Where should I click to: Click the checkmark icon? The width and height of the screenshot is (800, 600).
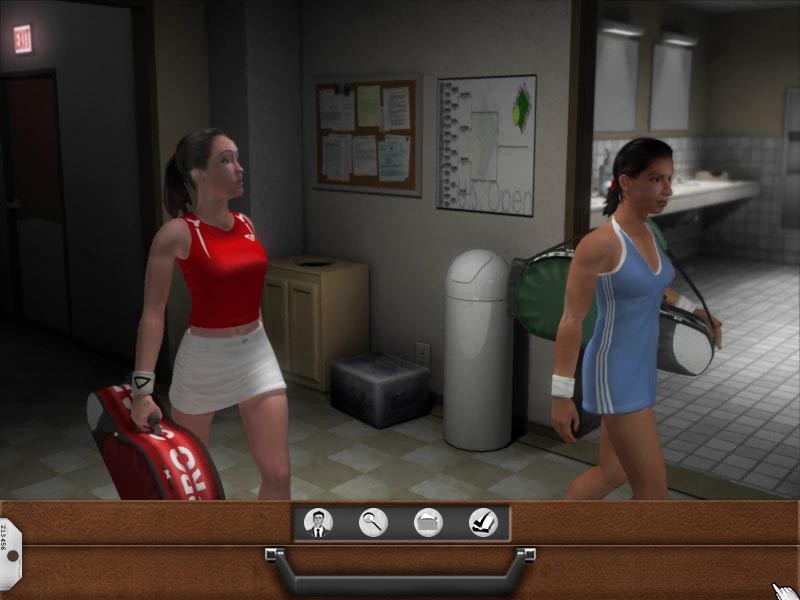pos(483,522)
